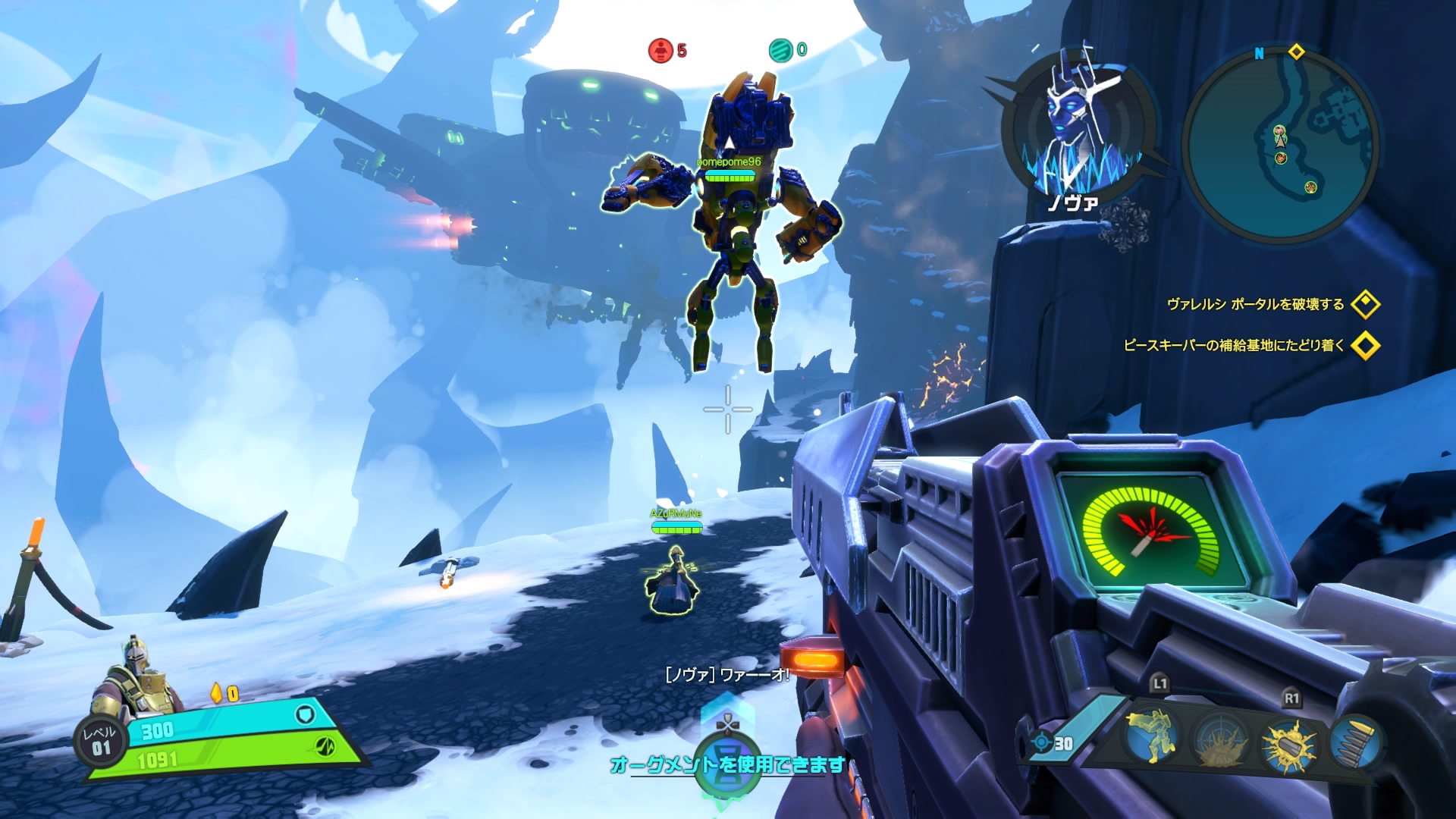Open the circular minimap
Screen dimensions: 1456x819
(1281, 146)
